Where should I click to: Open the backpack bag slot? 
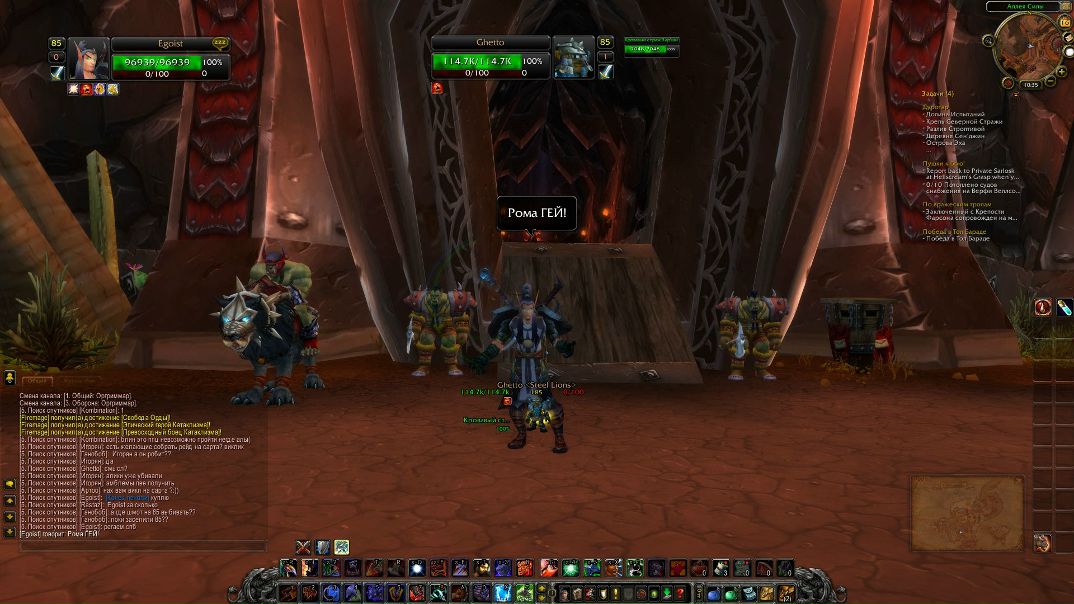pyautogui.click(x=788, y=593)
